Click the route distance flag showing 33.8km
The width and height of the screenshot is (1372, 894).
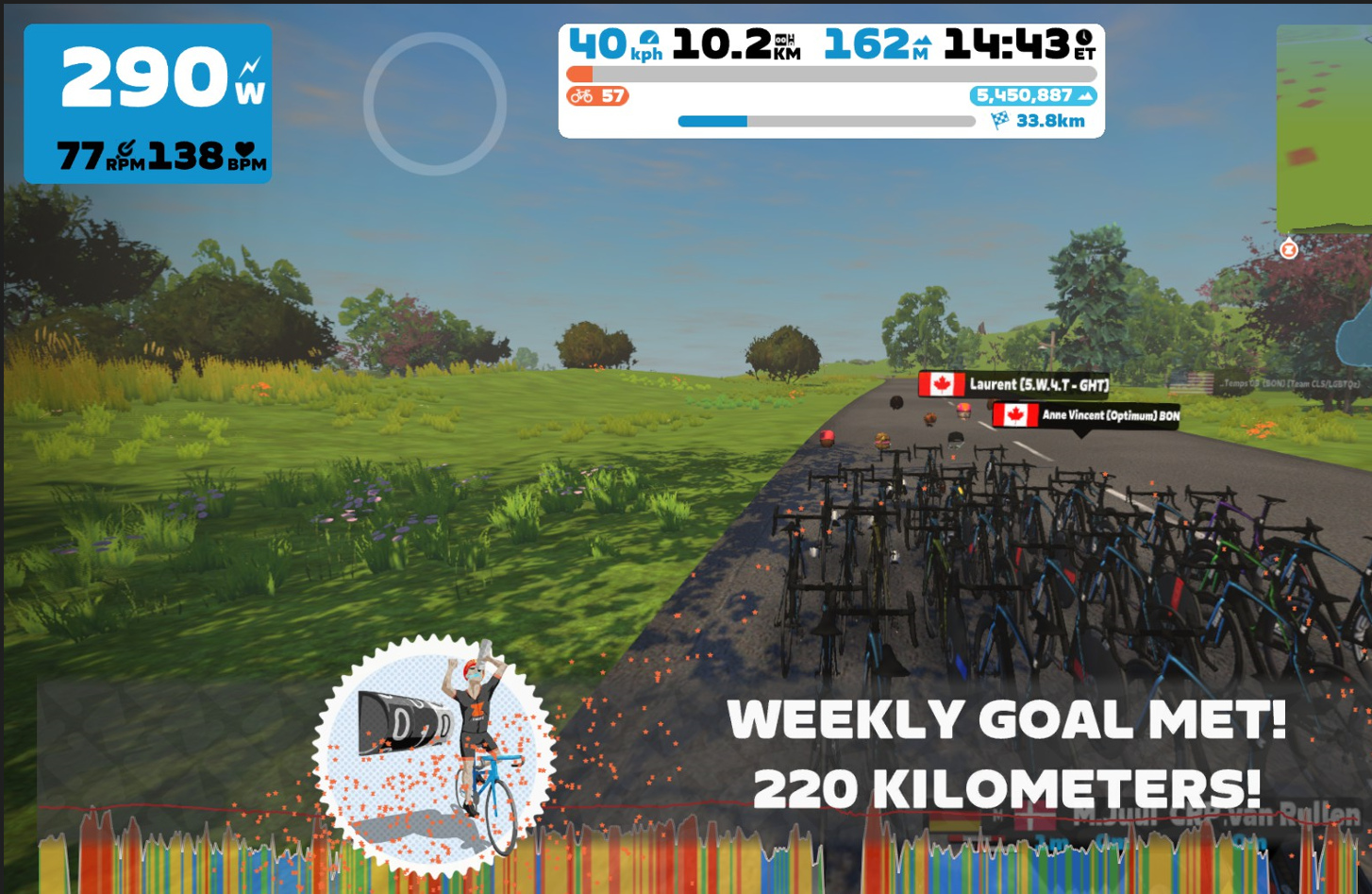point(1038,121)
